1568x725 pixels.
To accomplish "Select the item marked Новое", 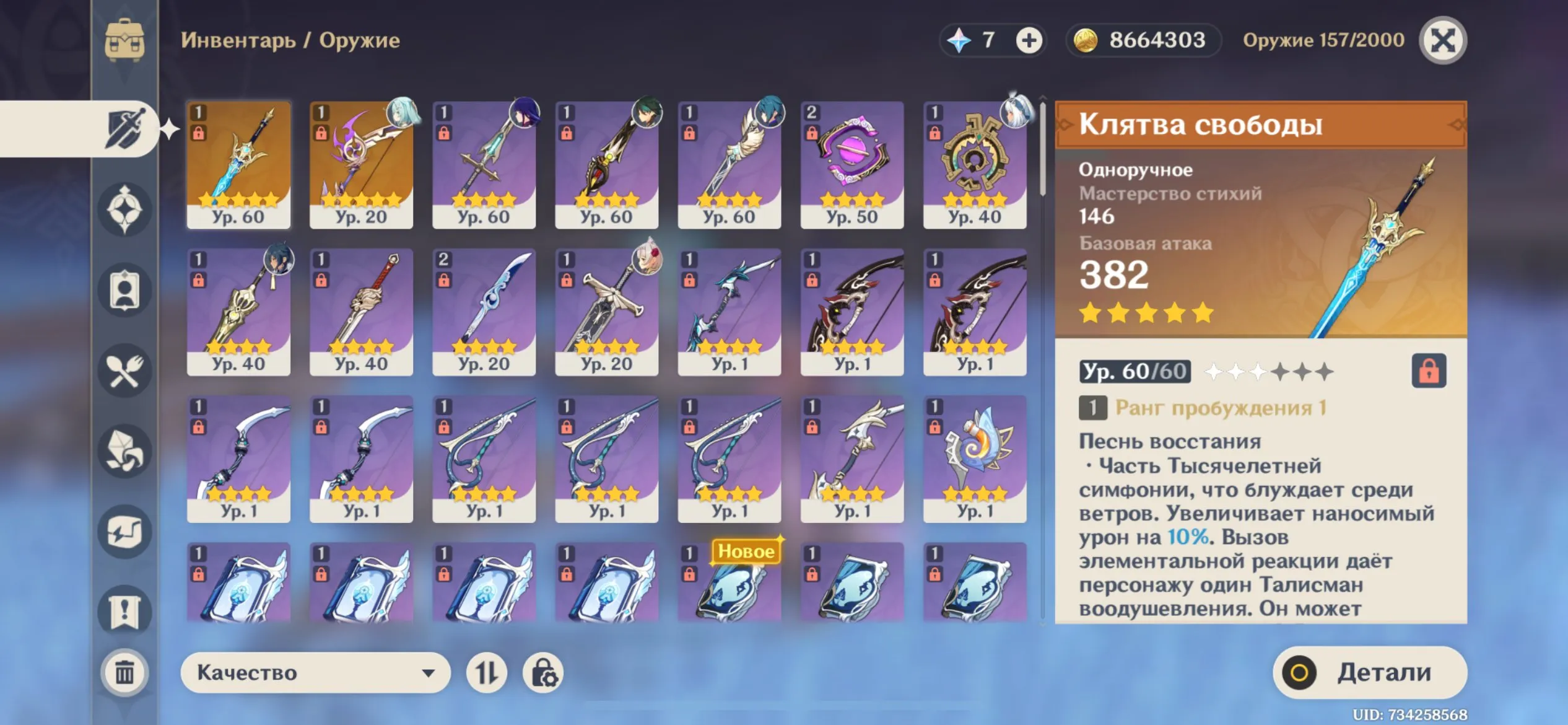I will (x=729, y=582).
